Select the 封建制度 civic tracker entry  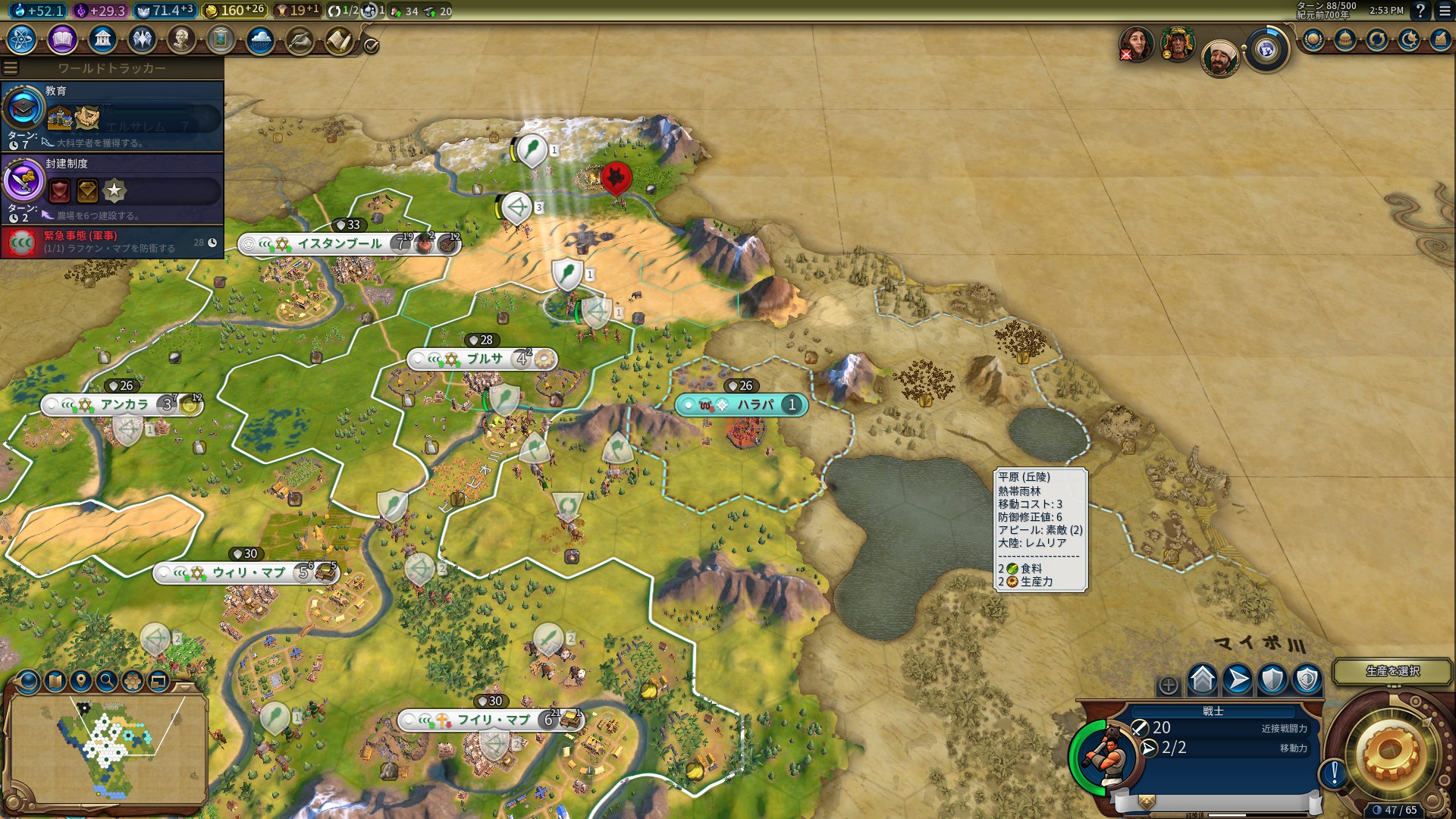(x=114, y=188)
